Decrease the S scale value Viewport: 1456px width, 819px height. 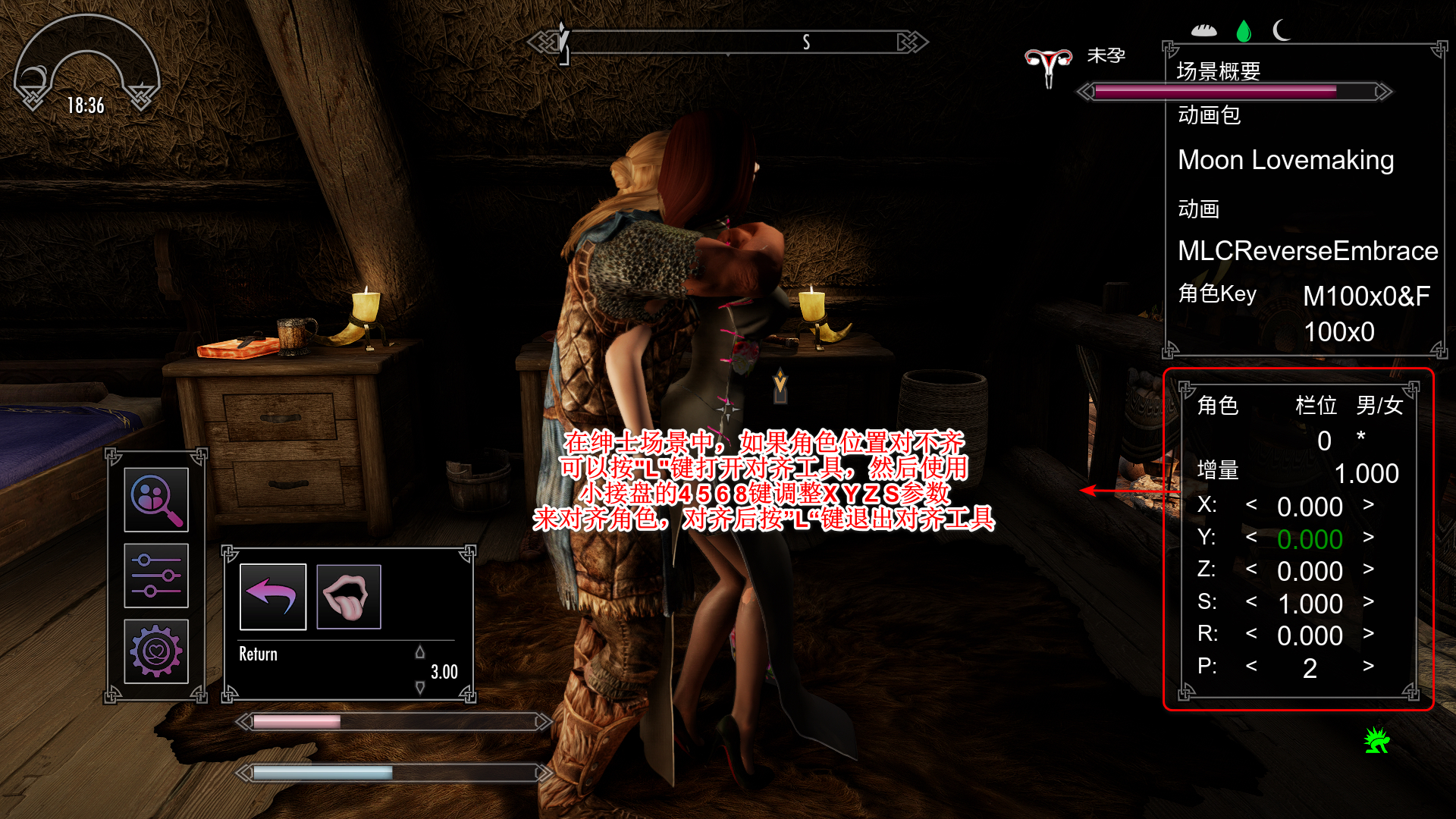[x=1251, y=602]
